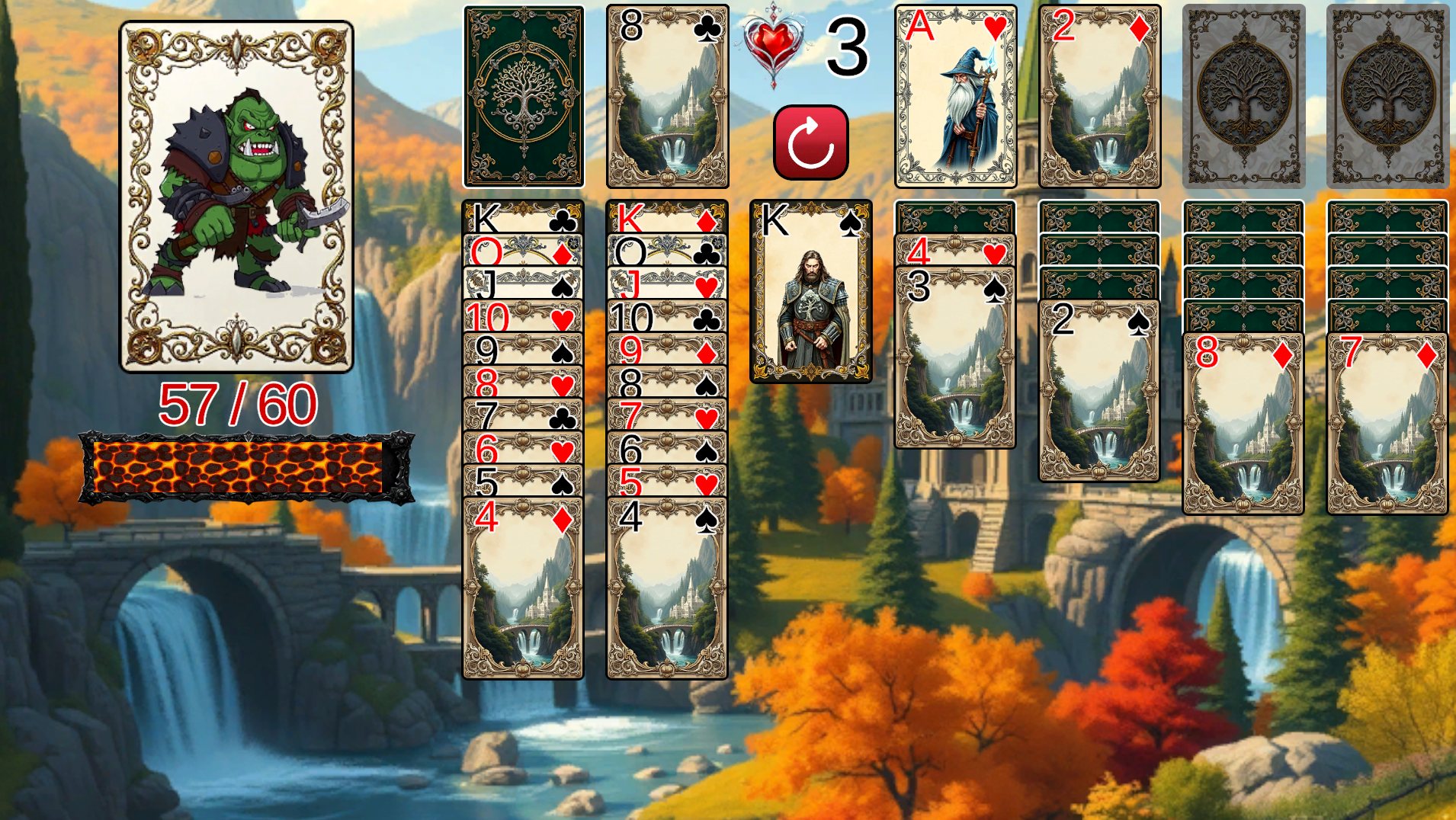Select the 7 of diamonds tableau card
This screenshot has height=820, width=1456.
tap(1387, 424)
